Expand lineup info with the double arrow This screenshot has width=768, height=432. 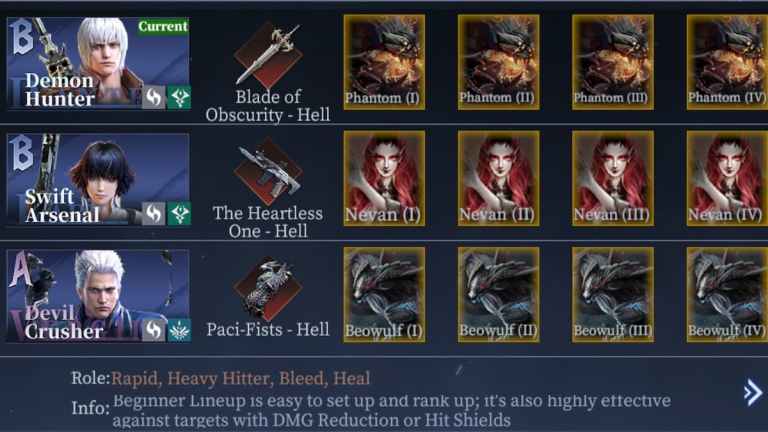752,393
